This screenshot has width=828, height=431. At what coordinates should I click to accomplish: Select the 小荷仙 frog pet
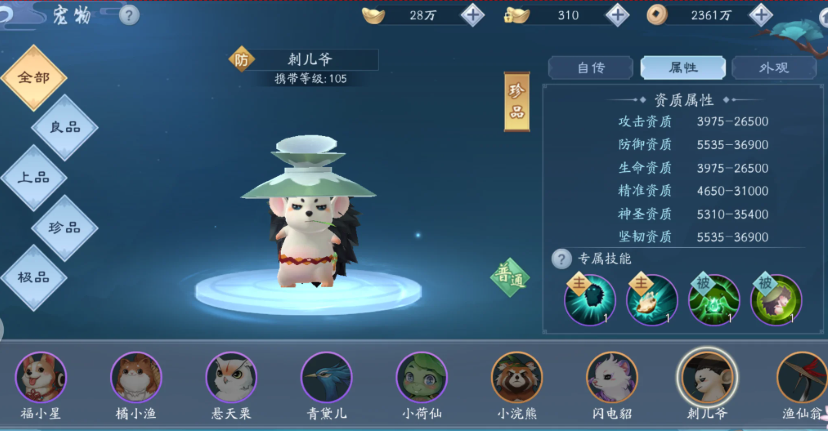421,378
